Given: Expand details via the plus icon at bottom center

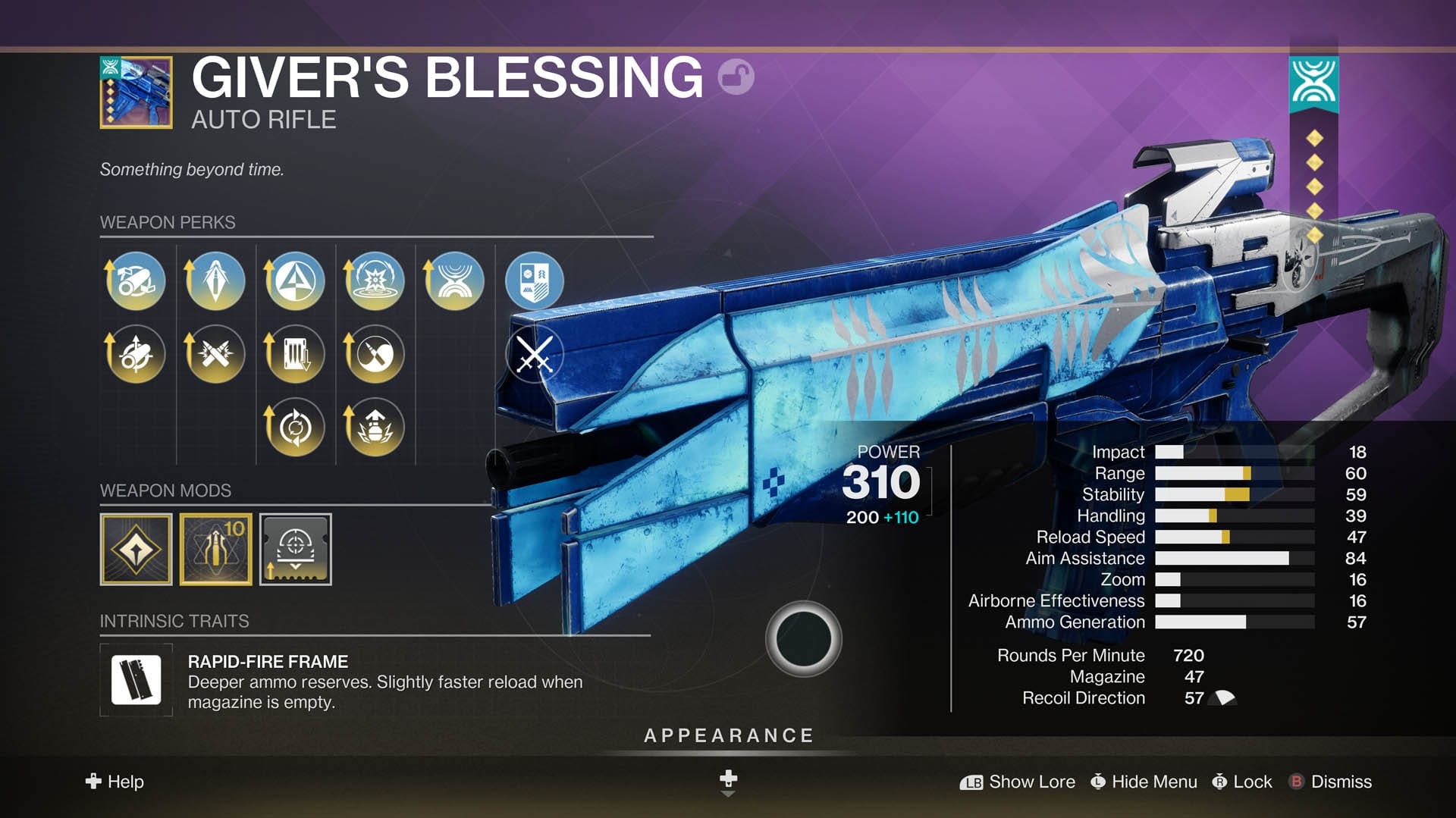Looking at the screenshot, I should [727, 776].
